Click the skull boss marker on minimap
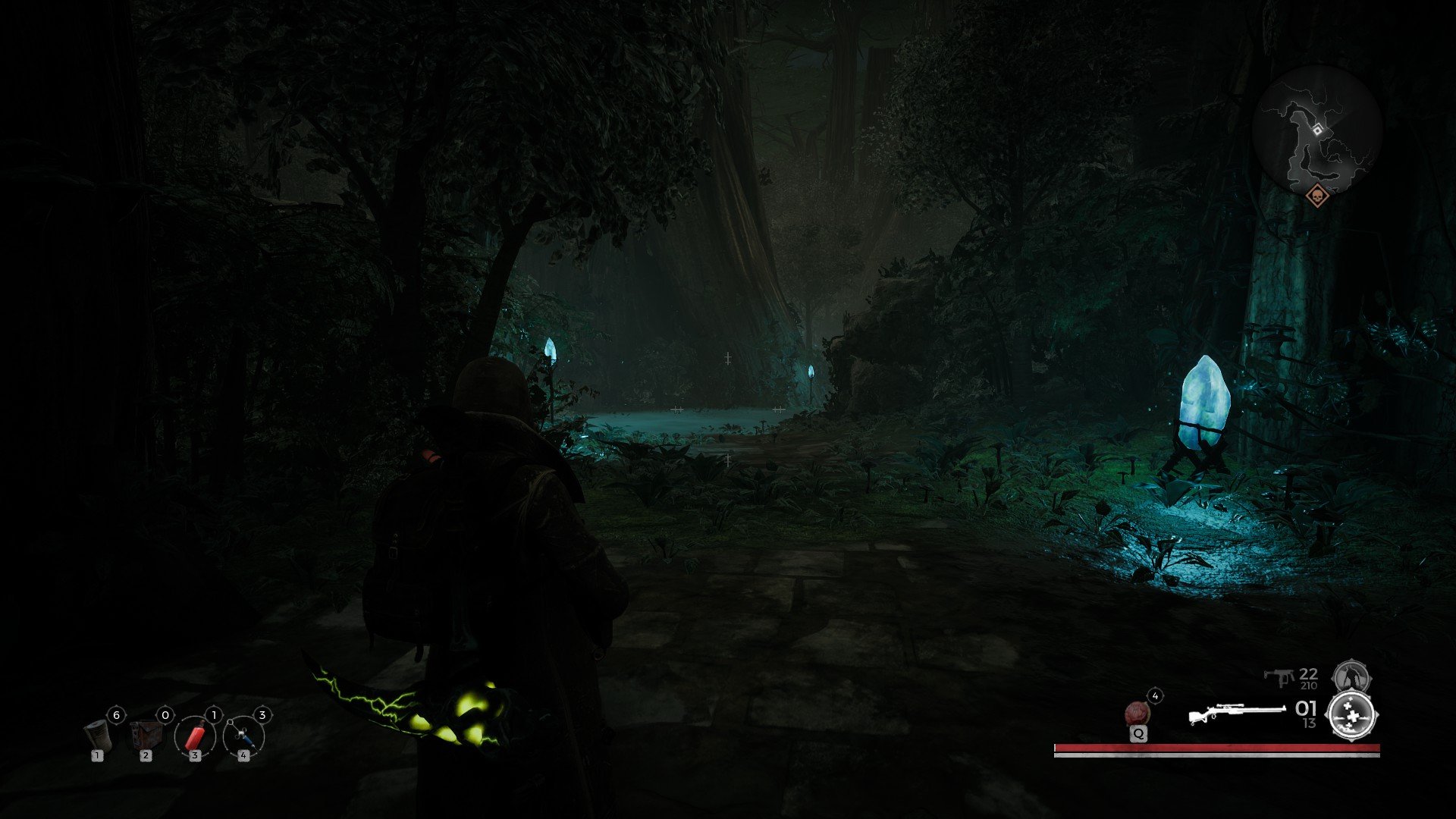This screenshot has width=1456, height=819. click(x=1318, y=196)
